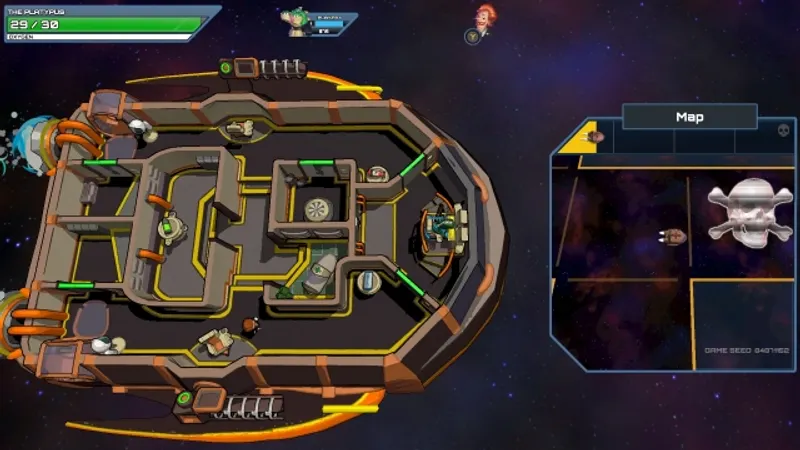The image size is (800, 450).
Task: Click the ship marker on the map
Action: click(673, 236)
